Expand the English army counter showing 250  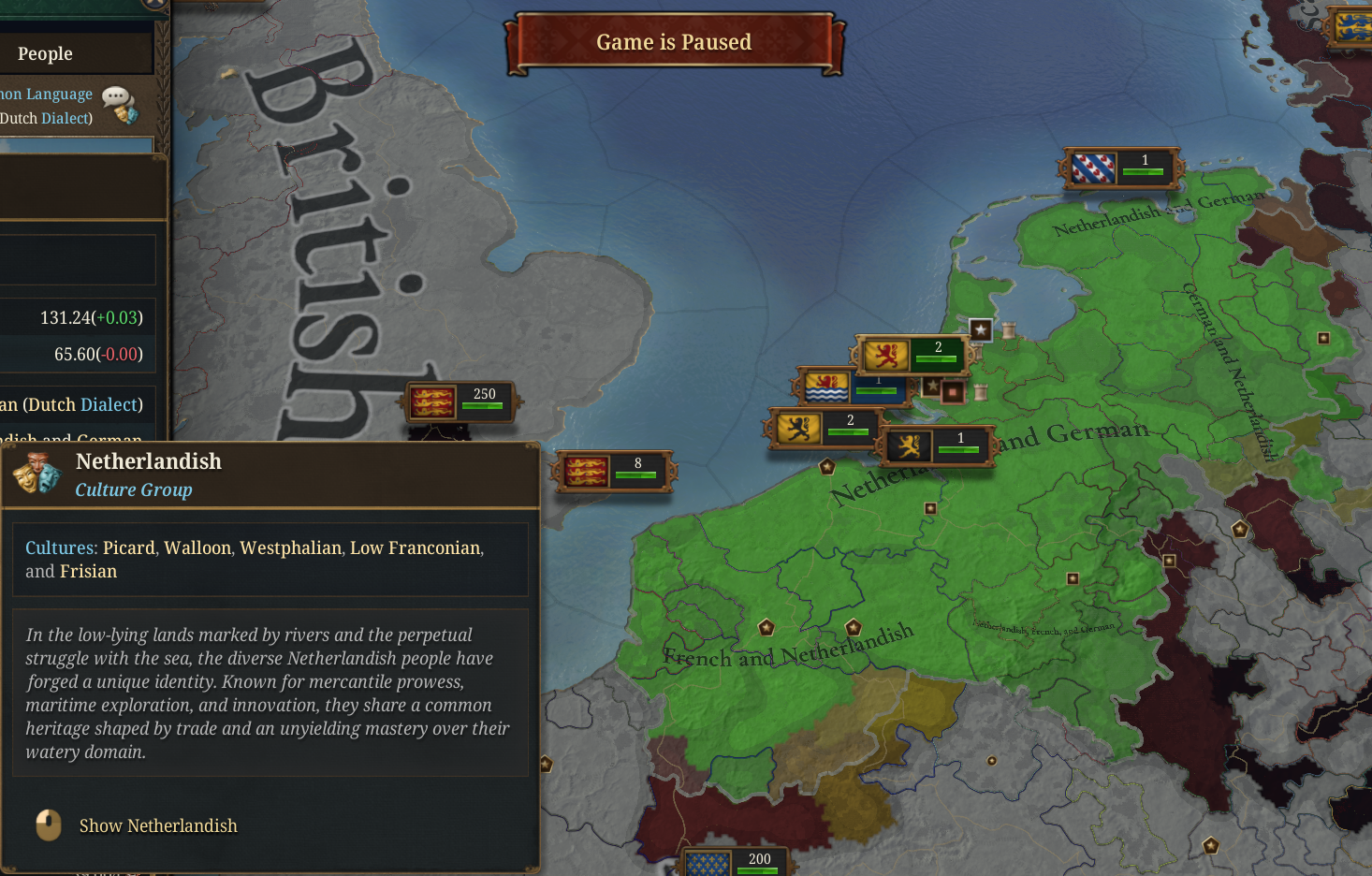coord(459,398)
